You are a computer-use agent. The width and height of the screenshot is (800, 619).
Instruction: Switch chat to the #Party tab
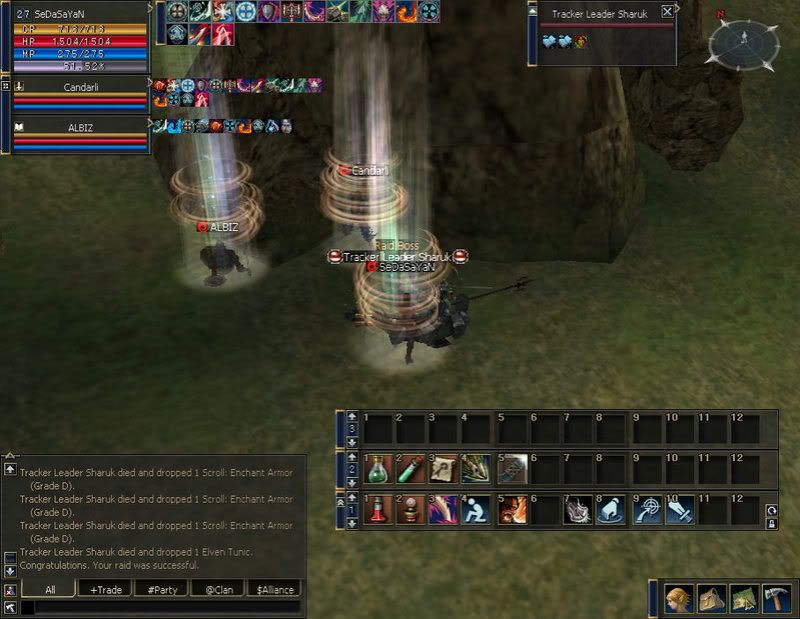(x=161, y=590)
